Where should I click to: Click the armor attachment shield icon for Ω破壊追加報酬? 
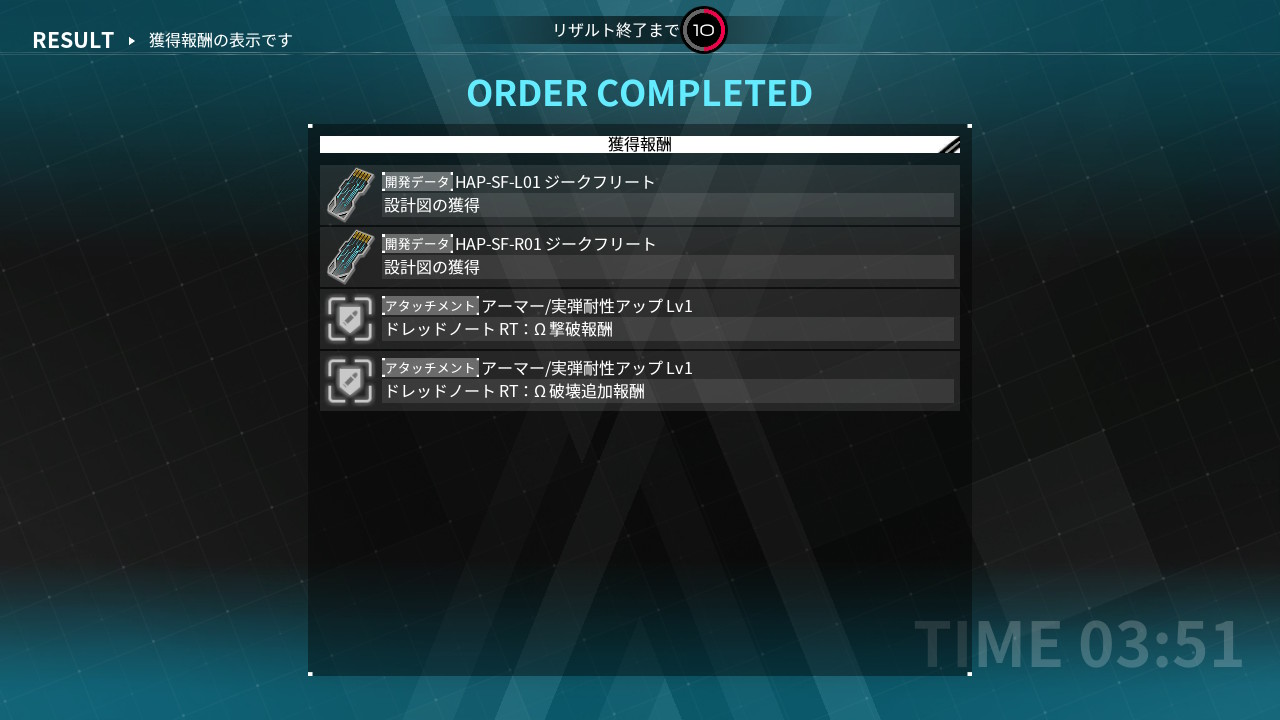pyautogui.click(x=349, y=380)
